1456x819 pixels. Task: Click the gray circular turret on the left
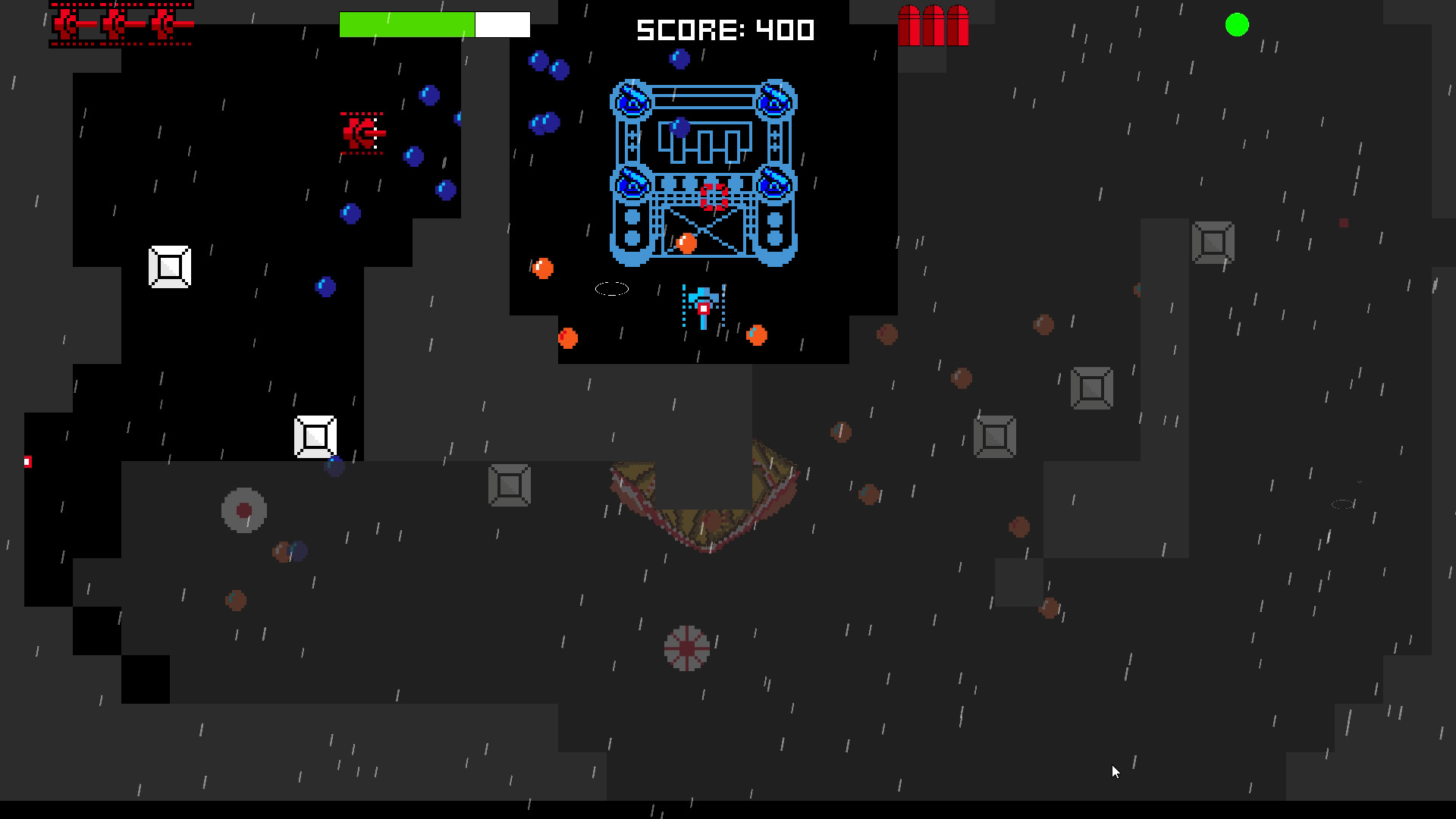[243, 510]
